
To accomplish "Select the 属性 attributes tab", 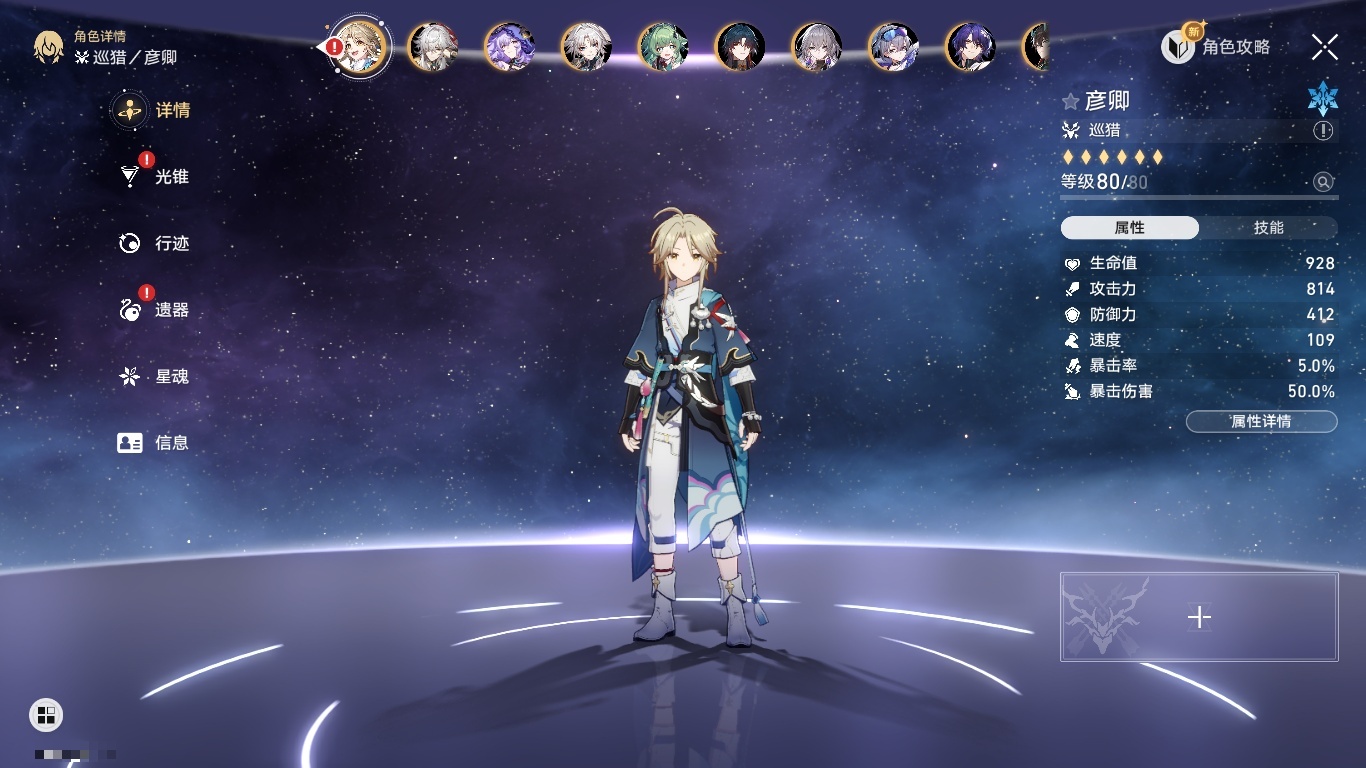I will pos(1130,228).
